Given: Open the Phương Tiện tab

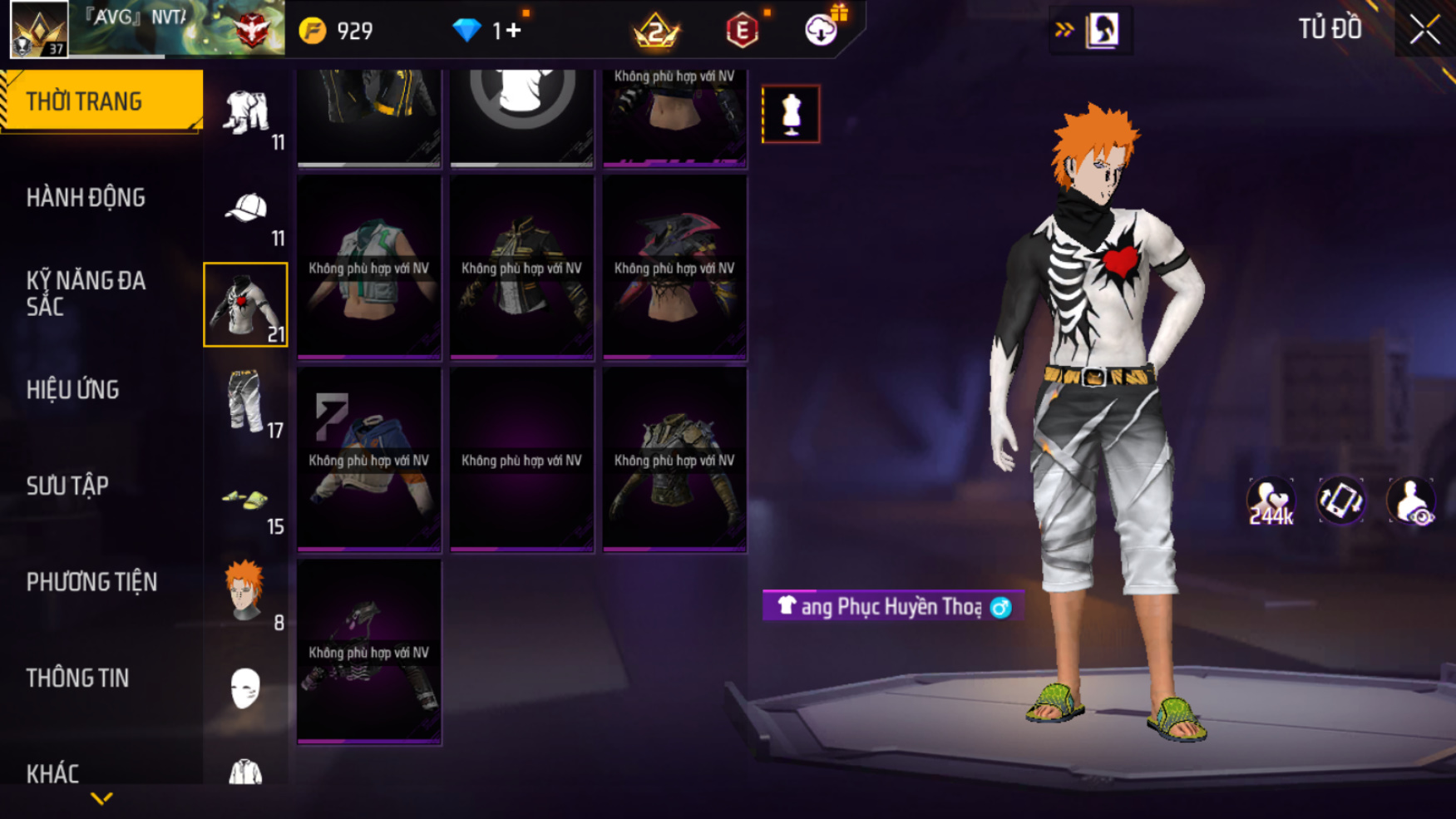Looking at the screenshot, I should pos(91,582).
